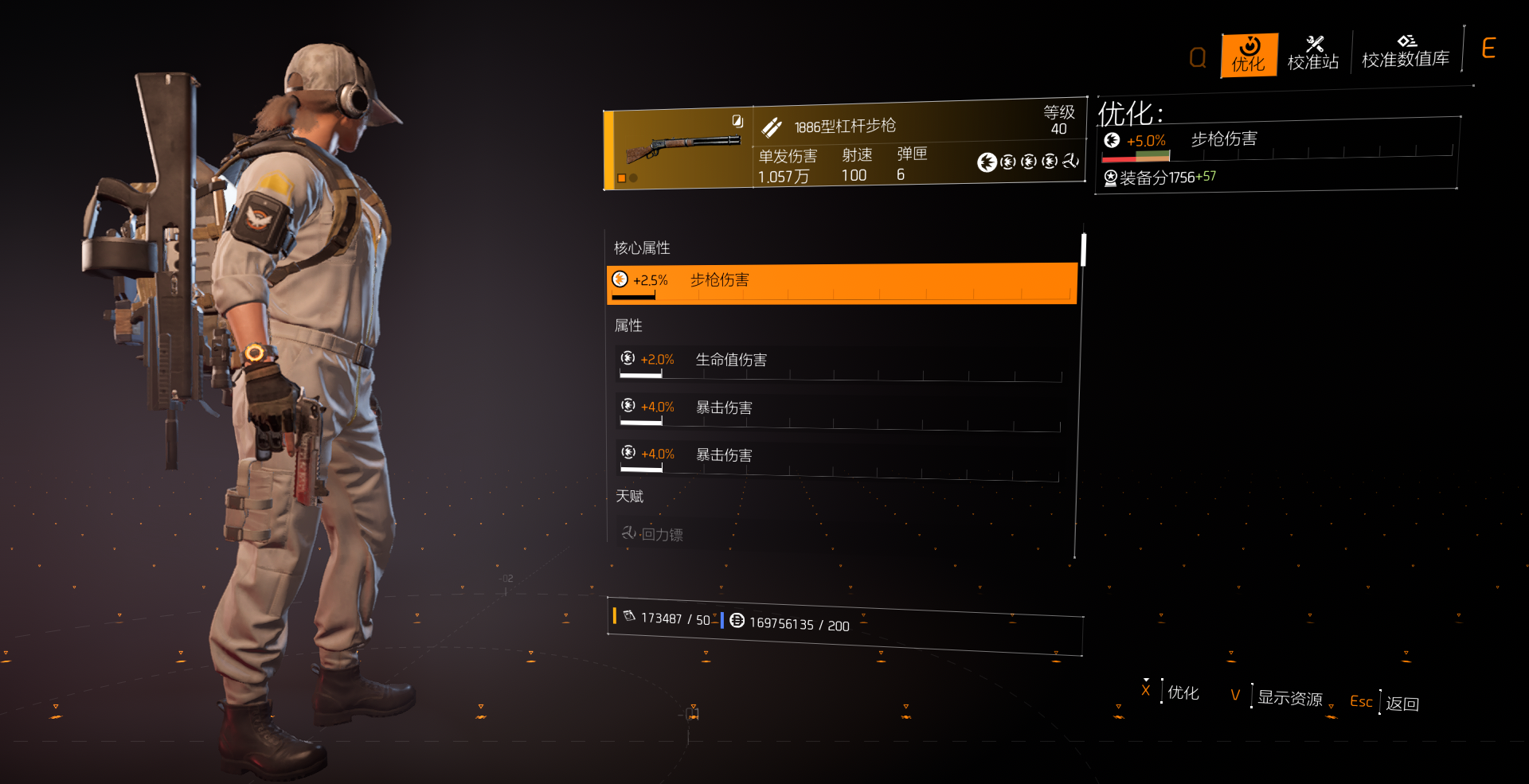Screen dimensions: 1529x784
Task: Show resources with 显示资源
Action: [1289, 698]
